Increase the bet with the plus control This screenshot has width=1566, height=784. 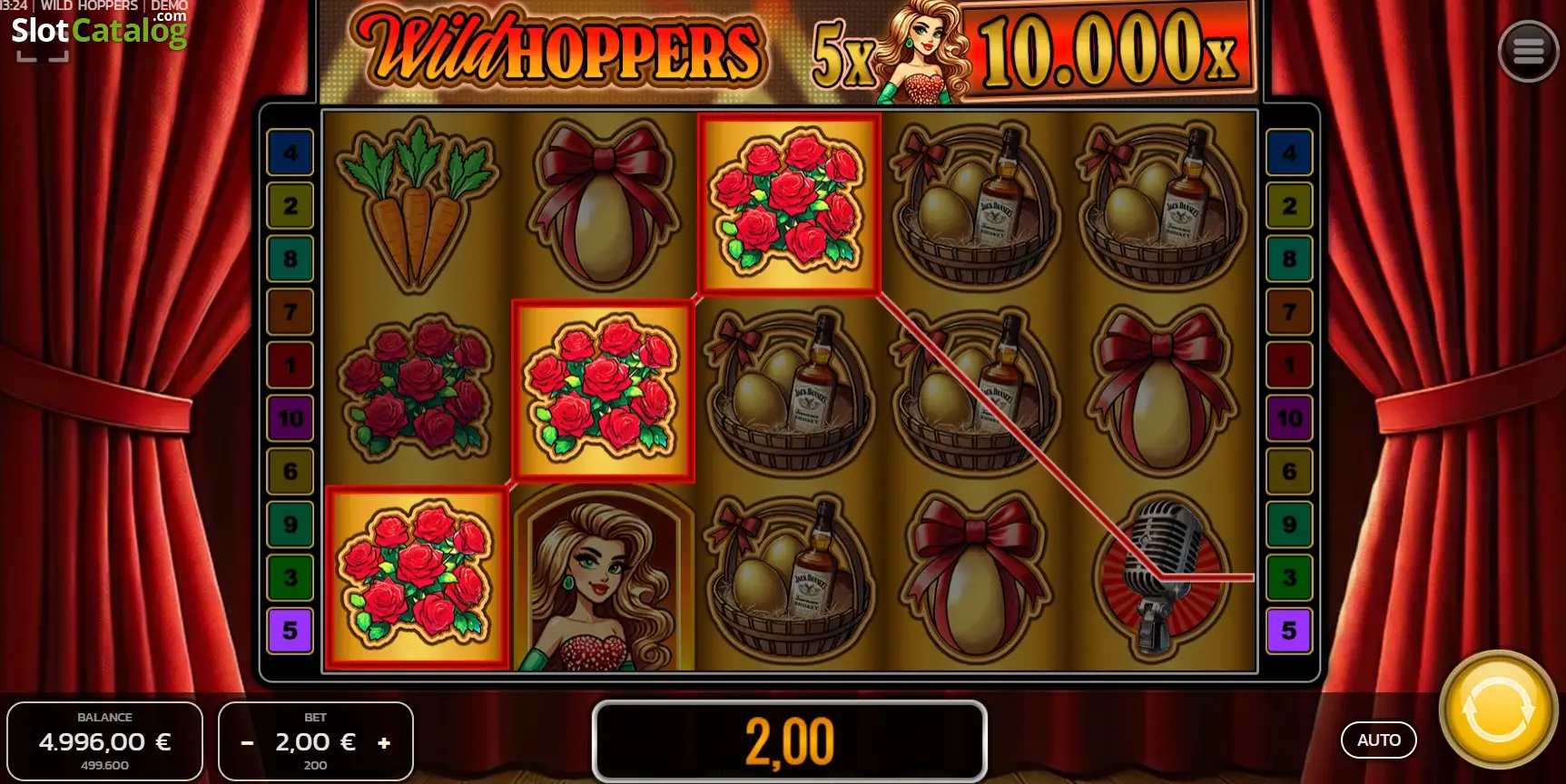(x=384, y=741)
